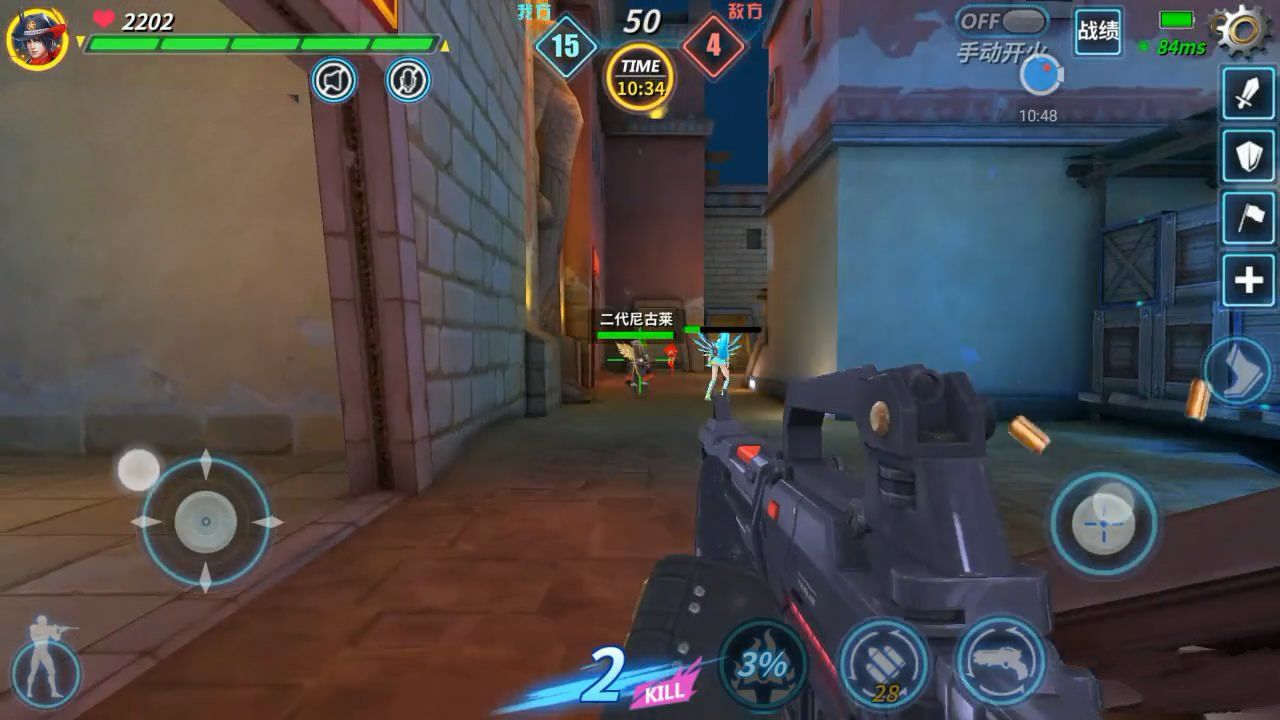1280x720 pixels.
Task: Tap the screen recording camera icon
Action: (1040, 76)
